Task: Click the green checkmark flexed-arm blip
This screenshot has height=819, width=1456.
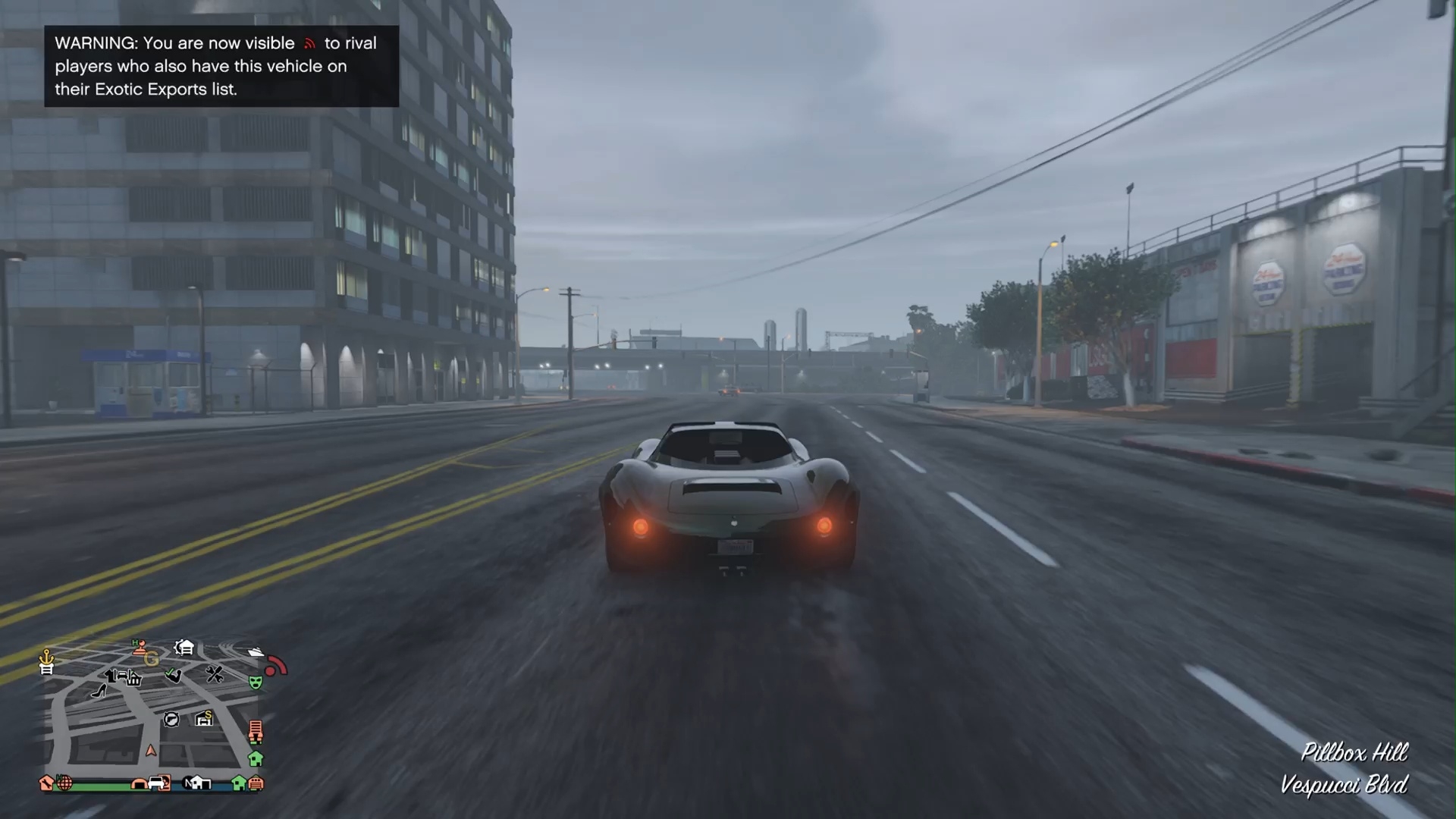Action: [174, 675]
